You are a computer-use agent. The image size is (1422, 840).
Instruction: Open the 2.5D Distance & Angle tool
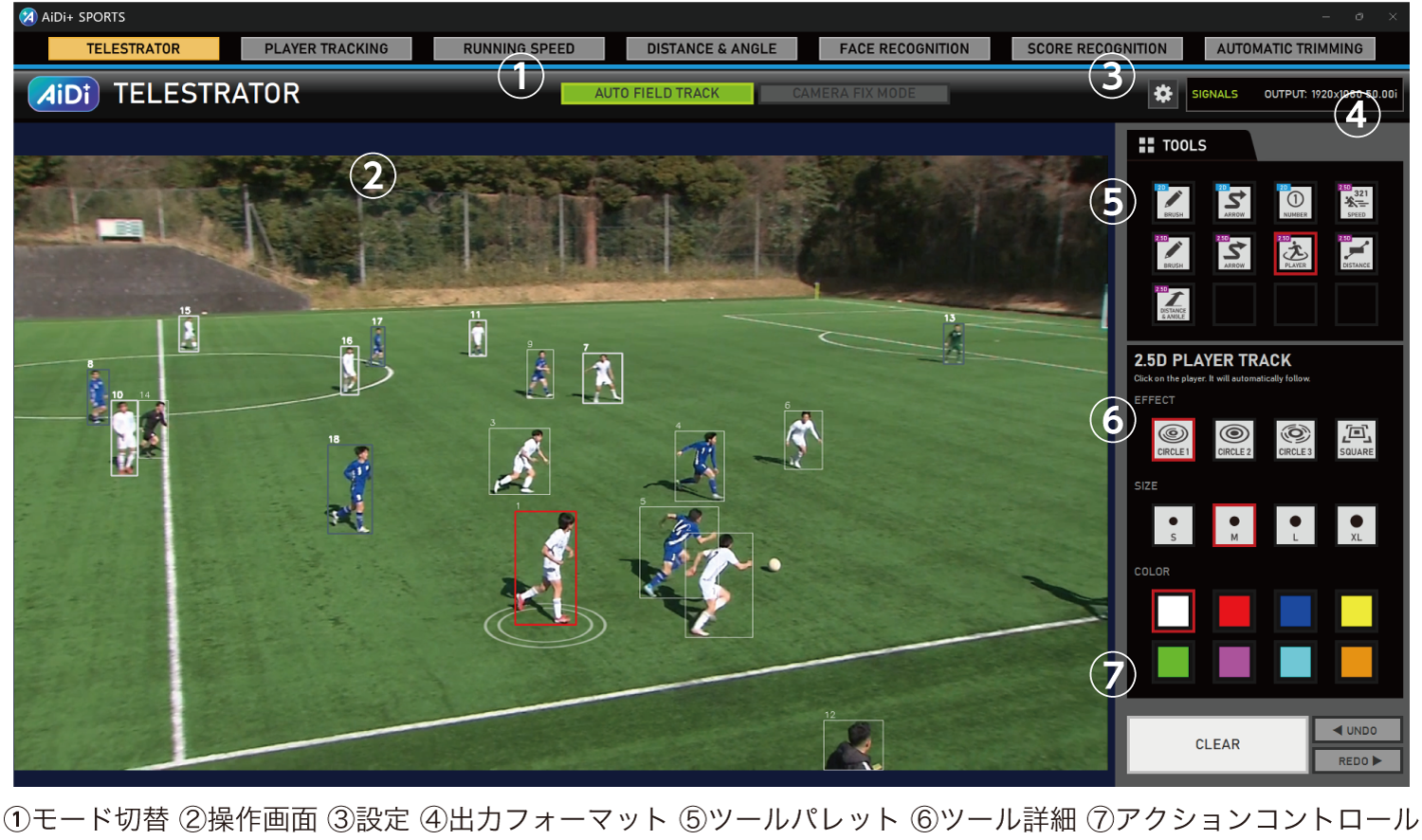tap(1173, 304)
